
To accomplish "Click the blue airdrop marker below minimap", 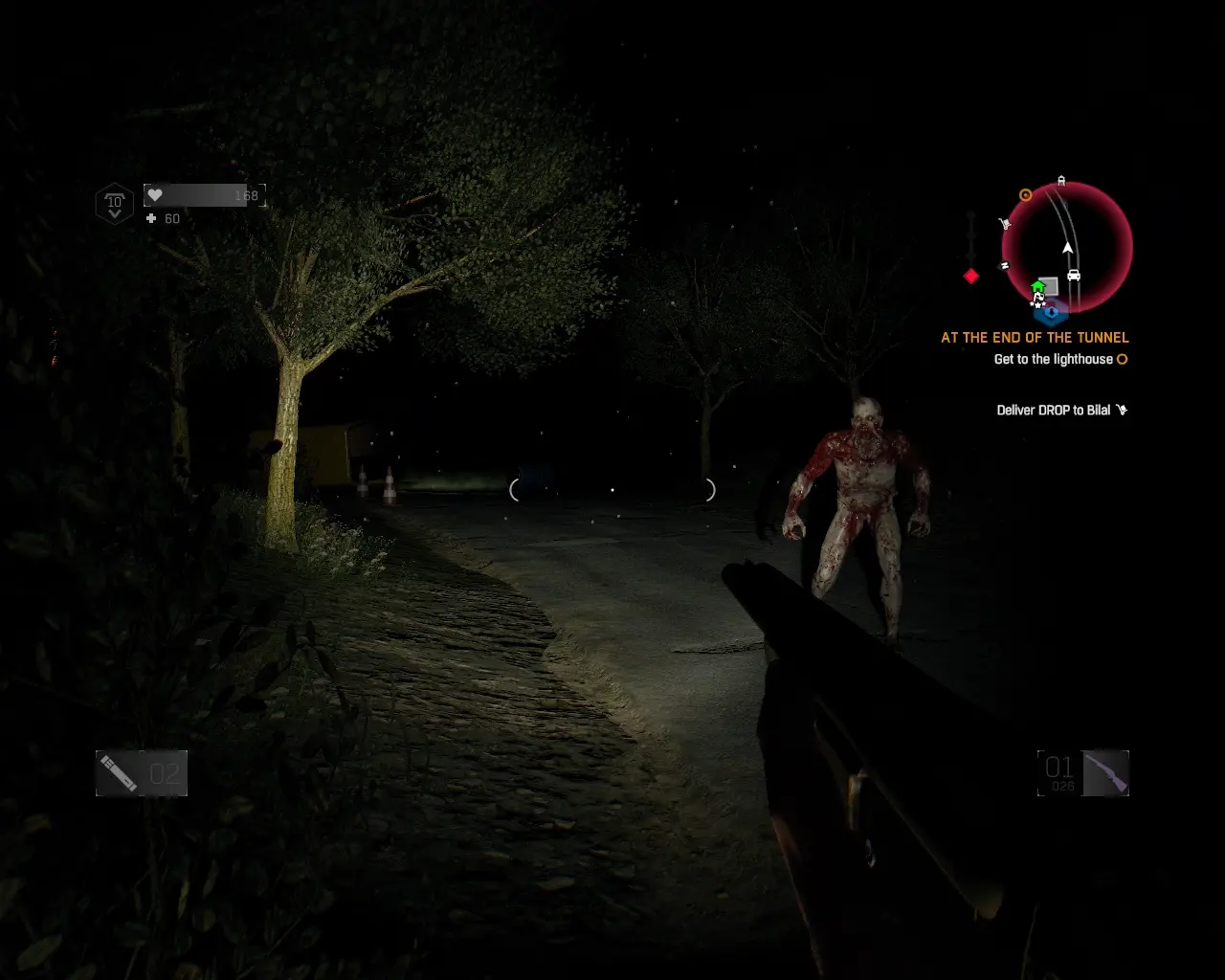I will 1053,312.
